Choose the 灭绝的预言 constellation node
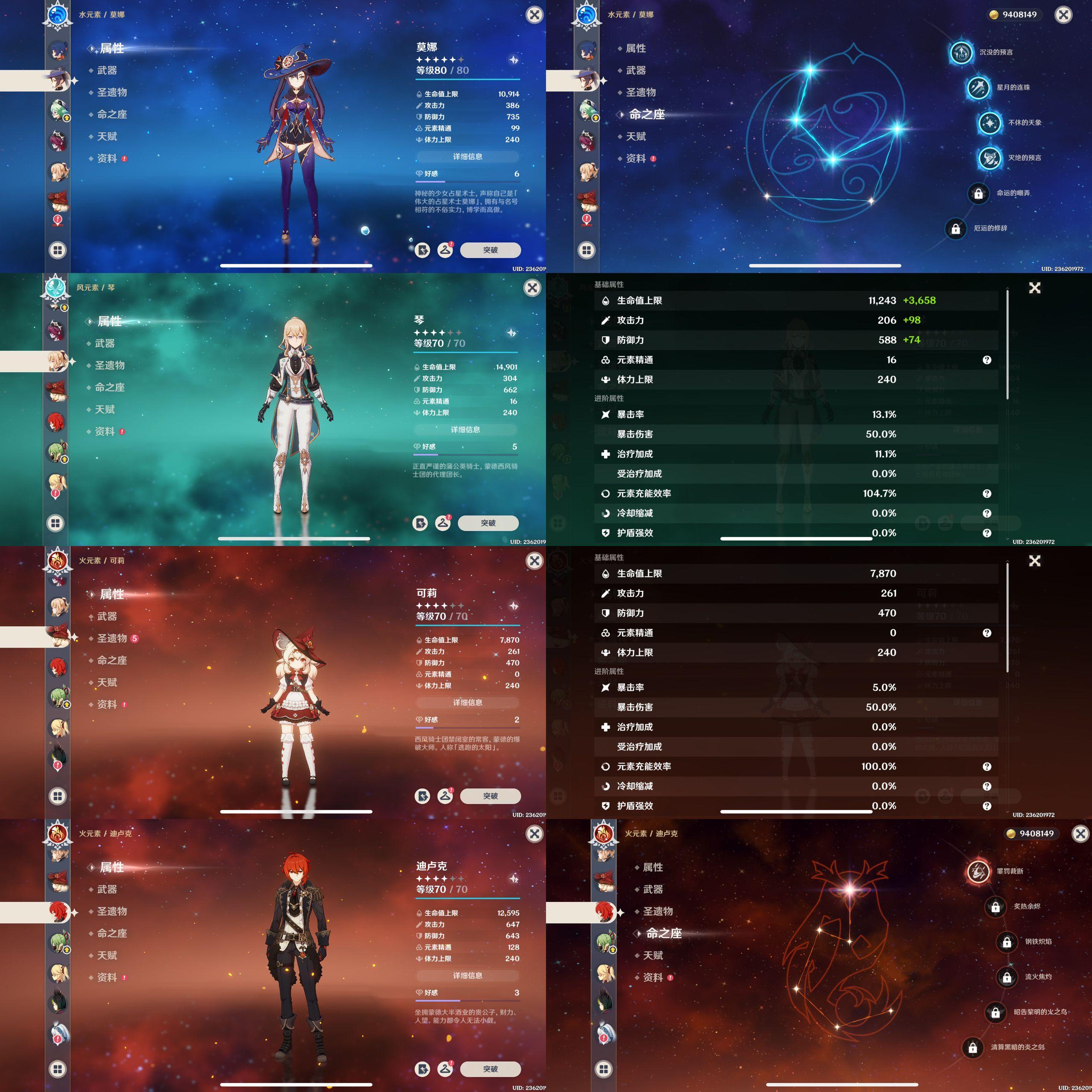 coord(990,158)
